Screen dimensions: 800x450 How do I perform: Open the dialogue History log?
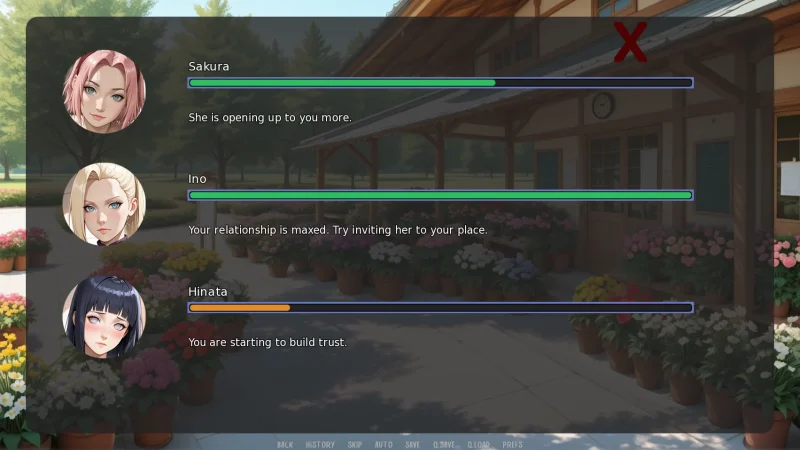pos(320,444)
